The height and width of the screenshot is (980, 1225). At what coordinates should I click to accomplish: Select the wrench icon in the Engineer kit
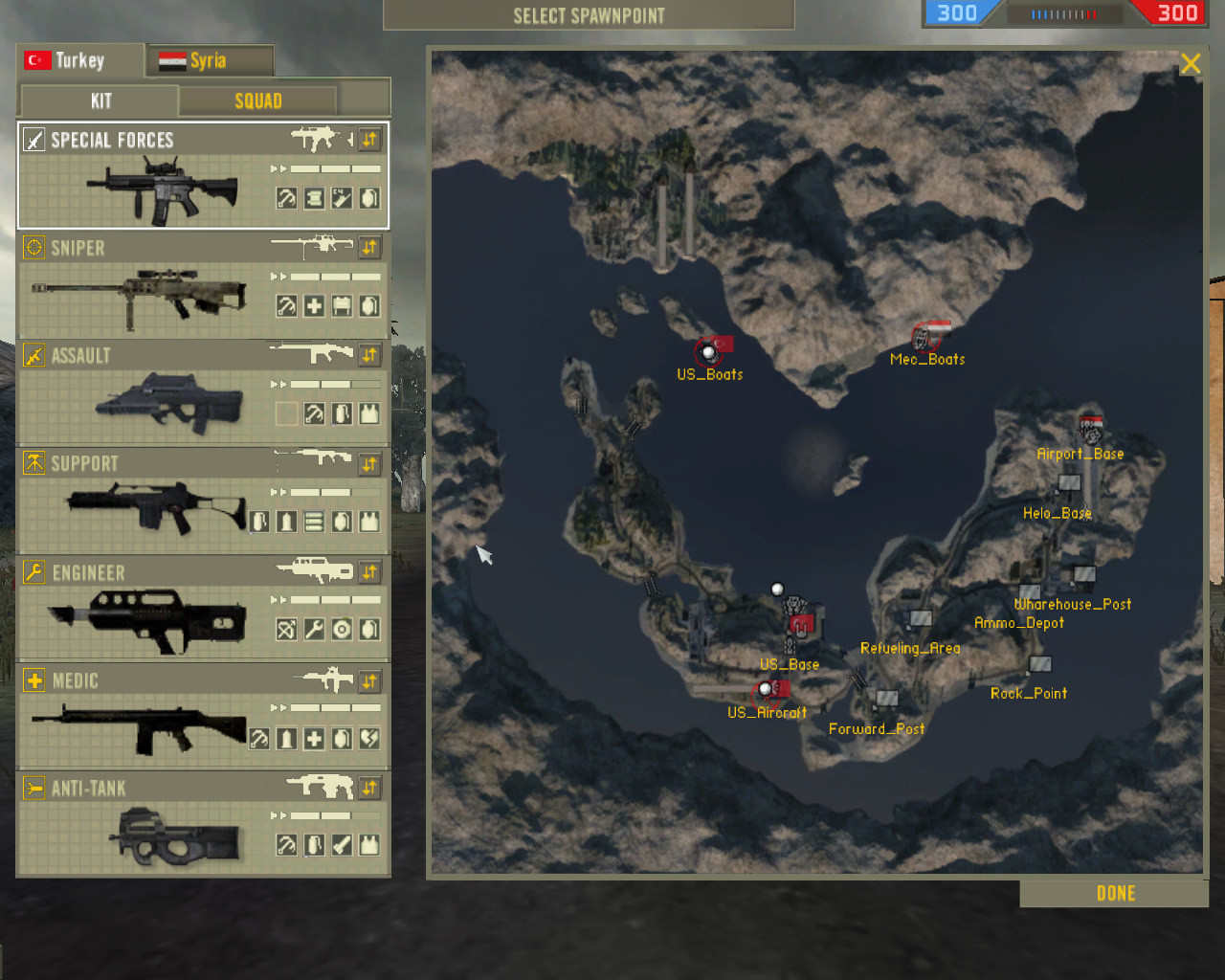[314, 629]
